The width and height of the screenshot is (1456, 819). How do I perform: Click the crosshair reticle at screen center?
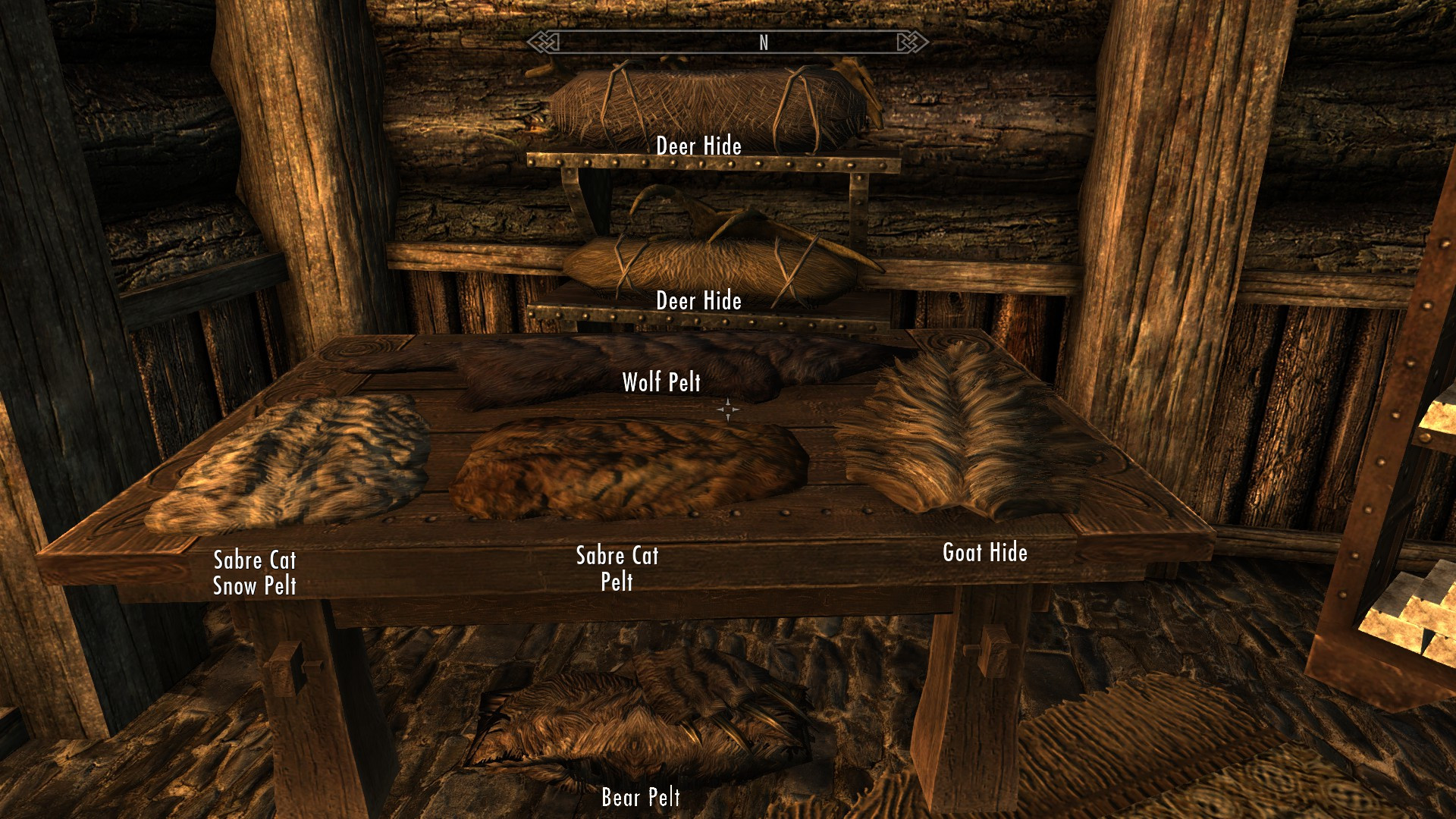click(x=729, y=409)
